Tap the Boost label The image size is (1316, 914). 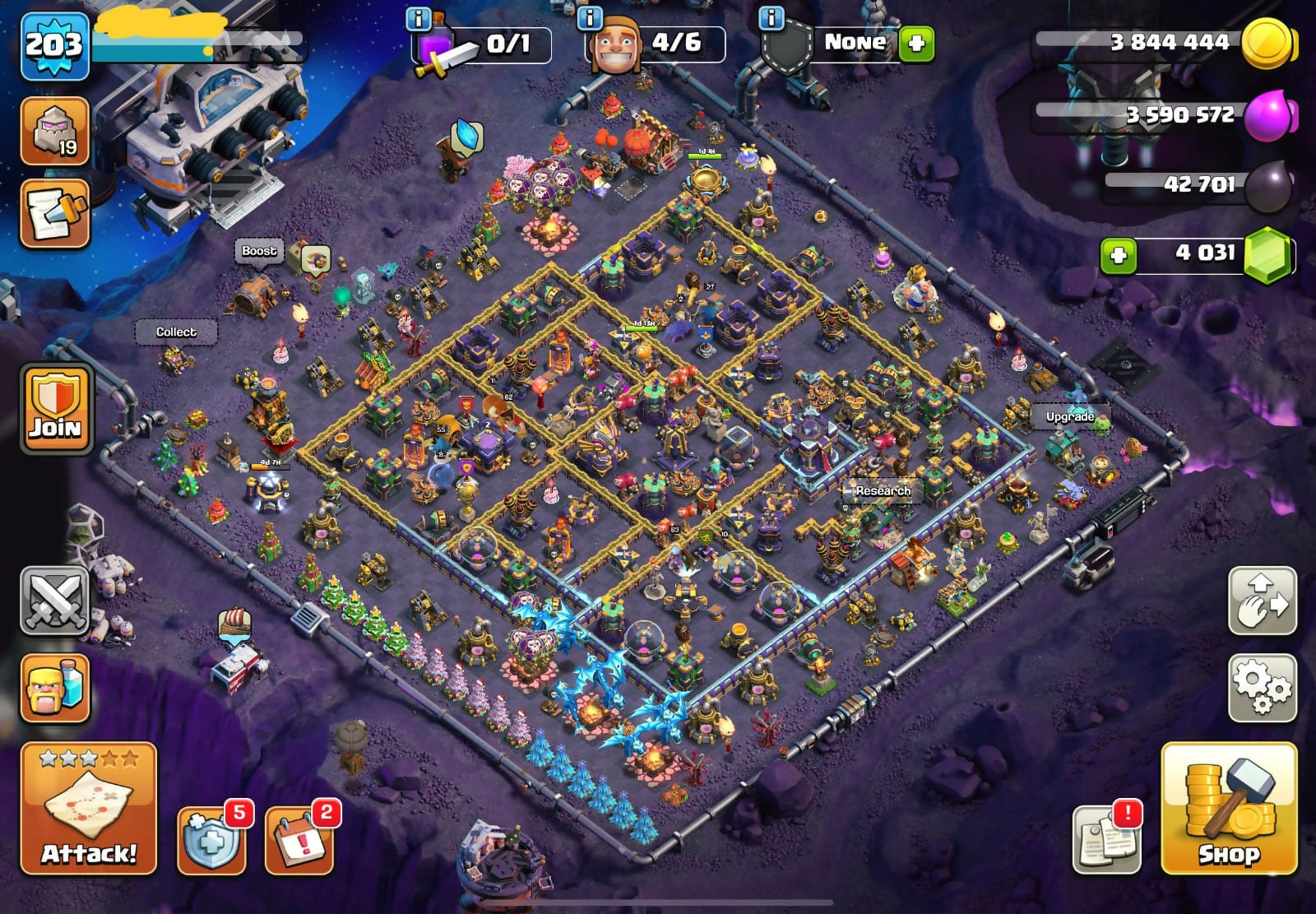tap(259, 250)
